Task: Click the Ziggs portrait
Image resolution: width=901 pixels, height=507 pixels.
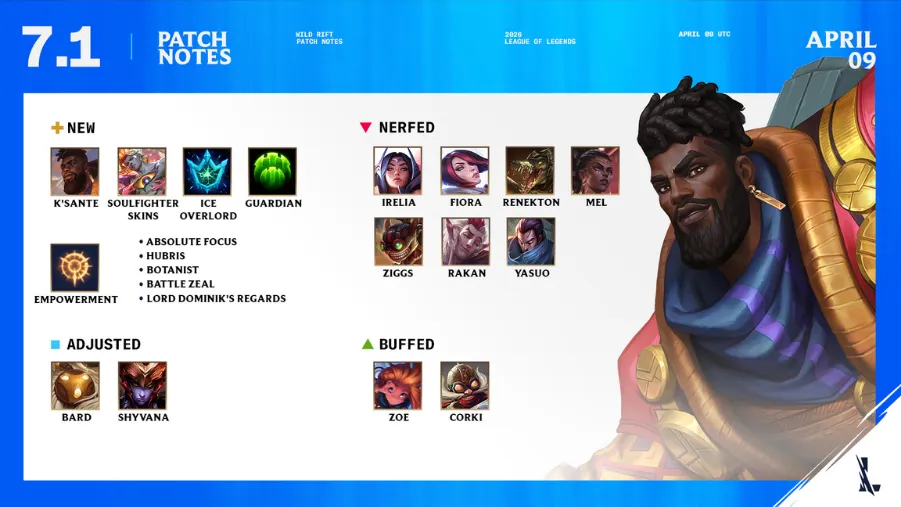Action: coord(398,241)
